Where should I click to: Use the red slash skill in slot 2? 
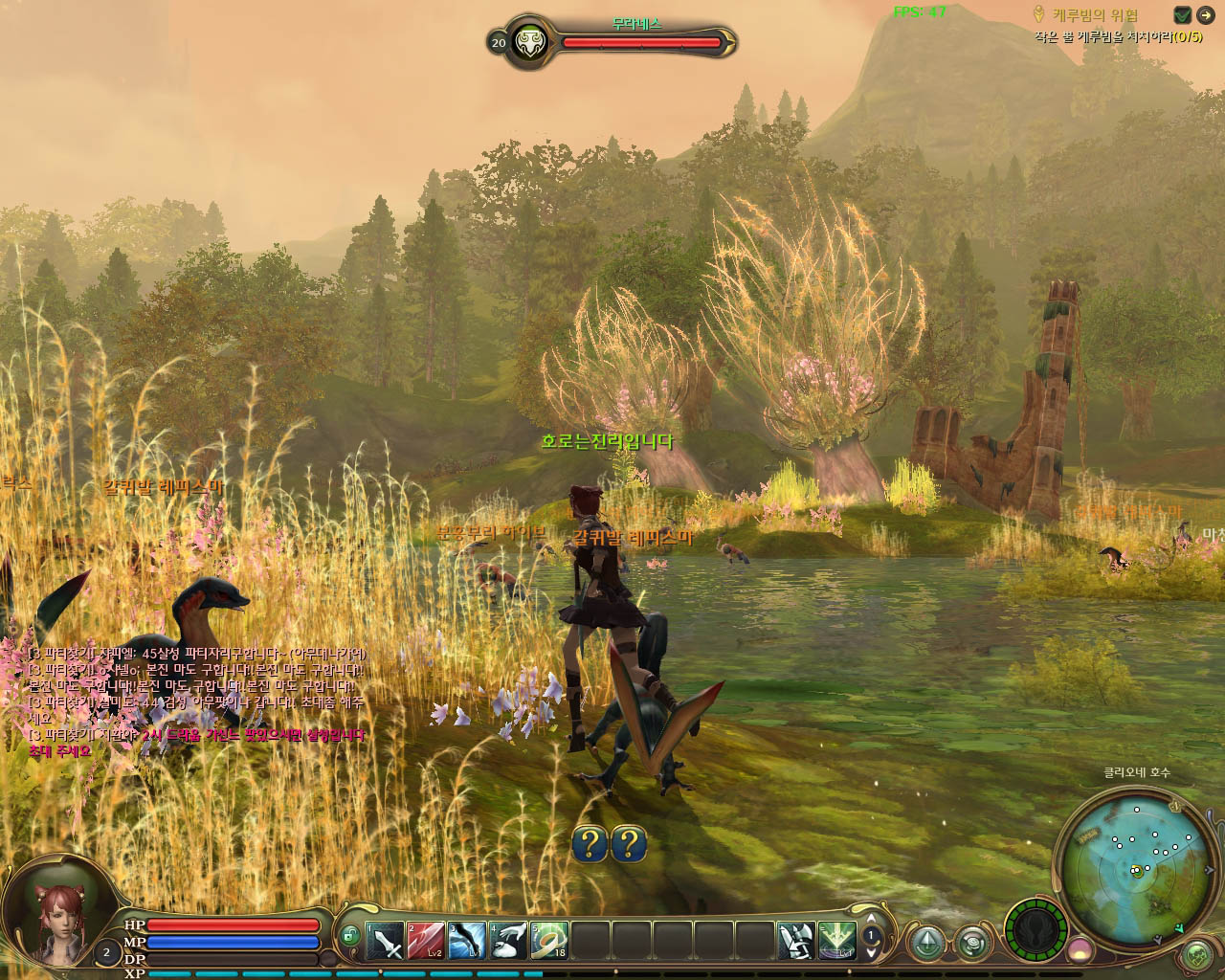pyautogui.click(x=426, y=941)
